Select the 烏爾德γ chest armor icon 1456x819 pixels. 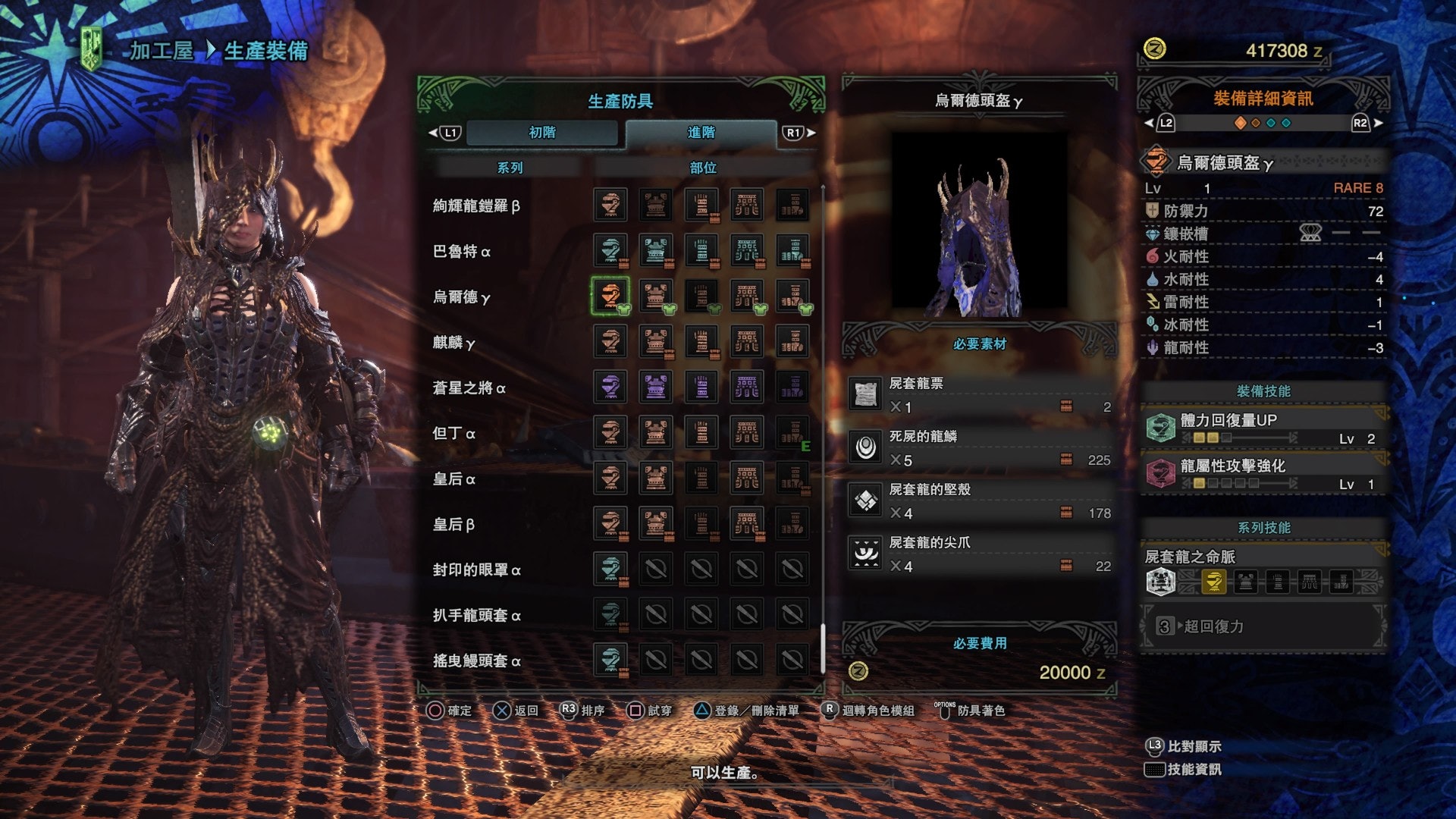coord(656,296)
